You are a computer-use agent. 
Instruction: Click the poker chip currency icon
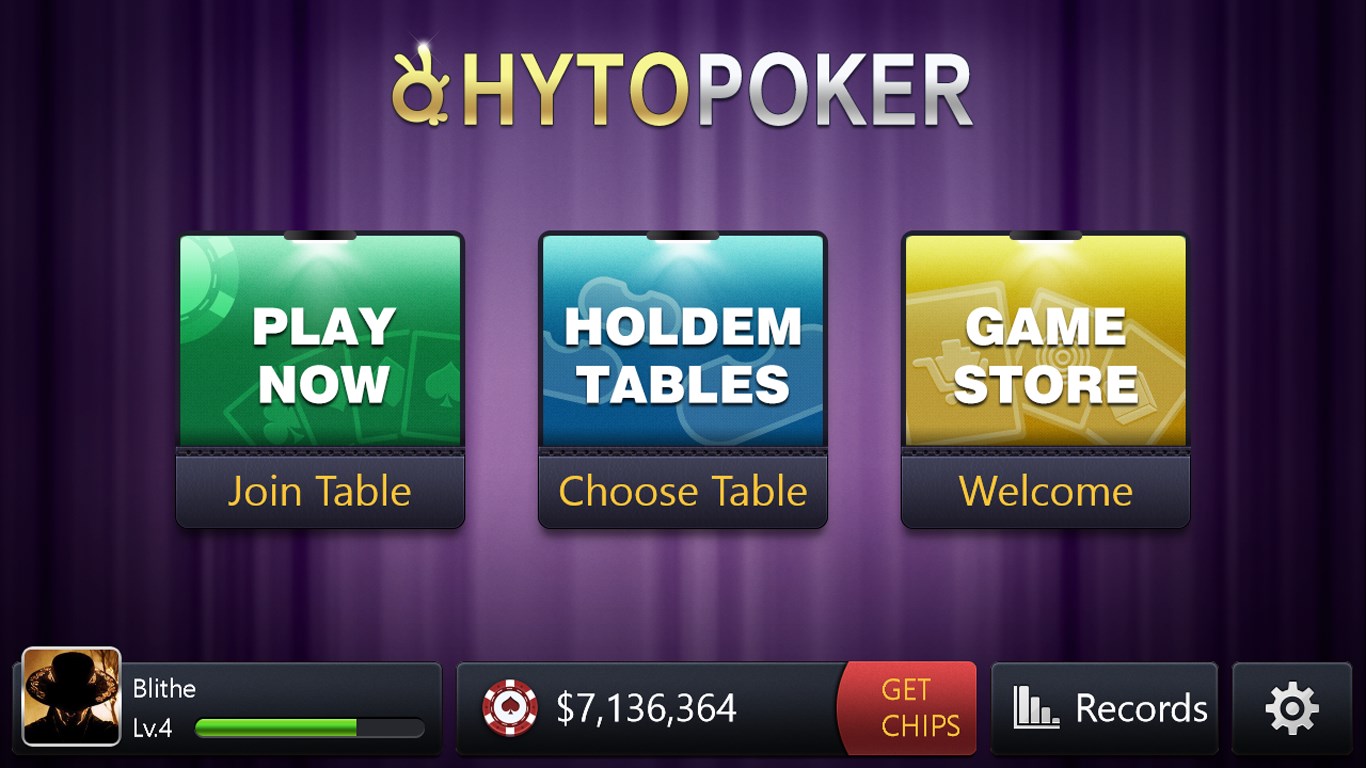click(512, 708)
